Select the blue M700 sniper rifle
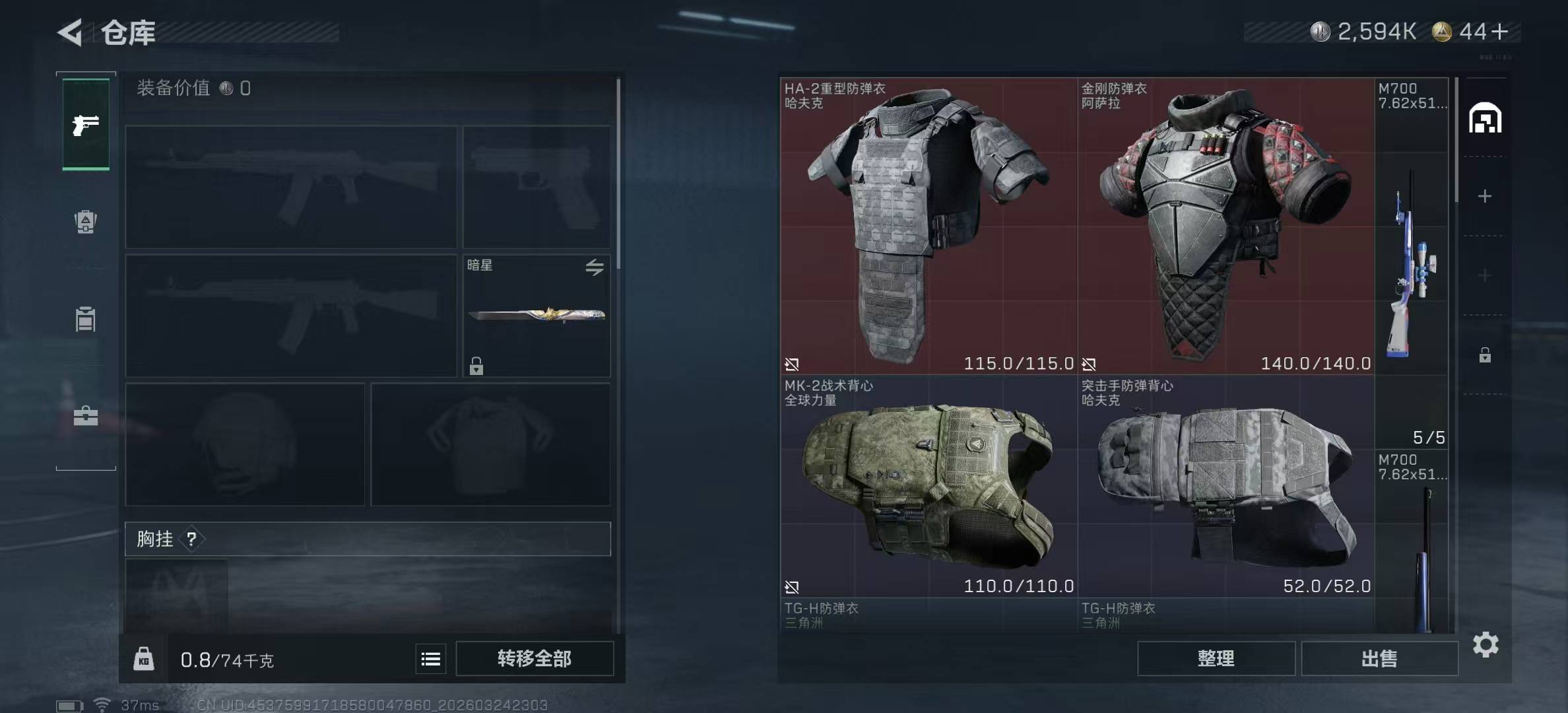Viewport: 1568px width, 713px height. [x=1412, y=264]
